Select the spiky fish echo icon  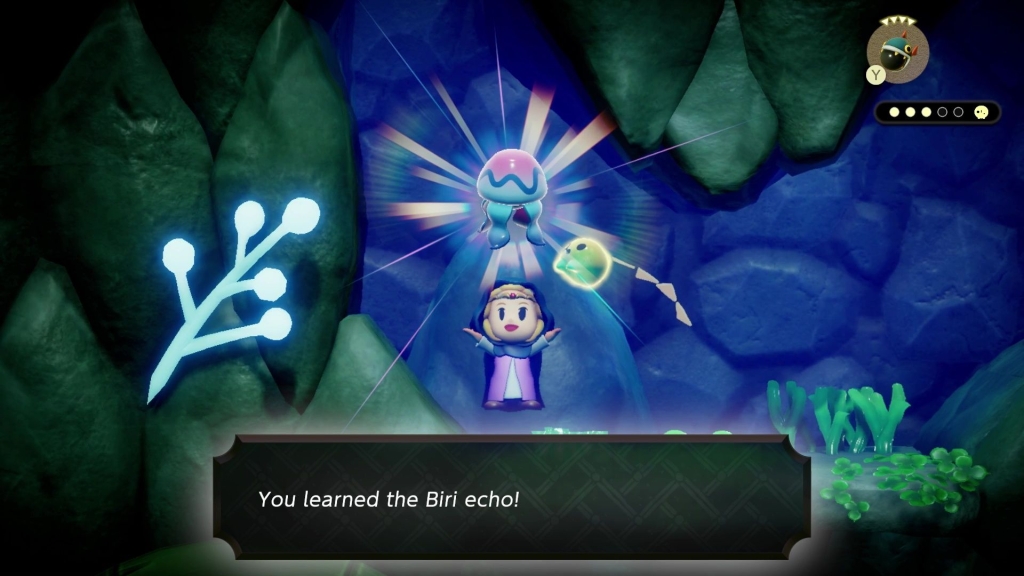click(x=898, y=47)
